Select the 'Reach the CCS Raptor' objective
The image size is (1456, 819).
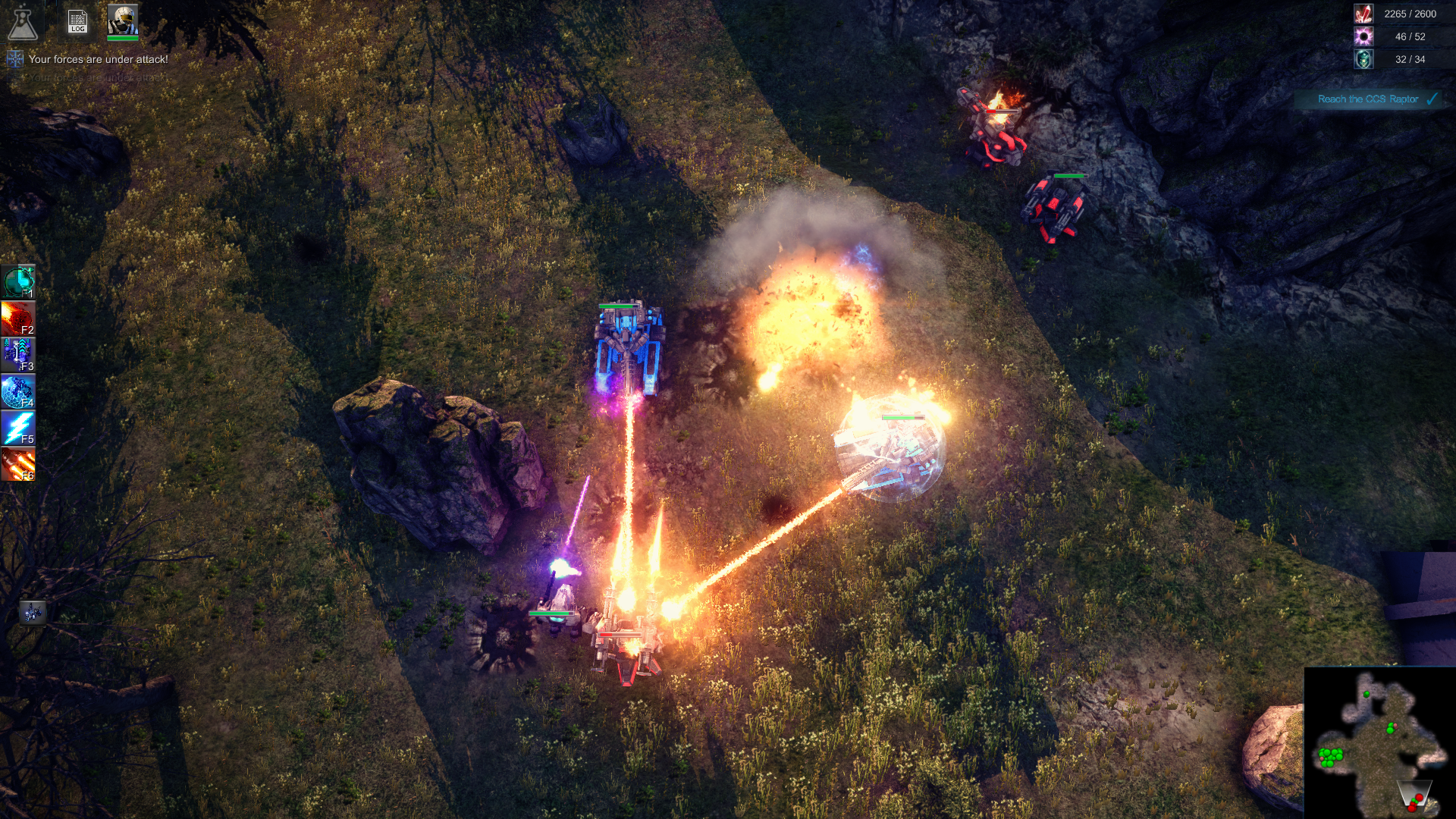pyautogui.click(x=1368, y=99)
